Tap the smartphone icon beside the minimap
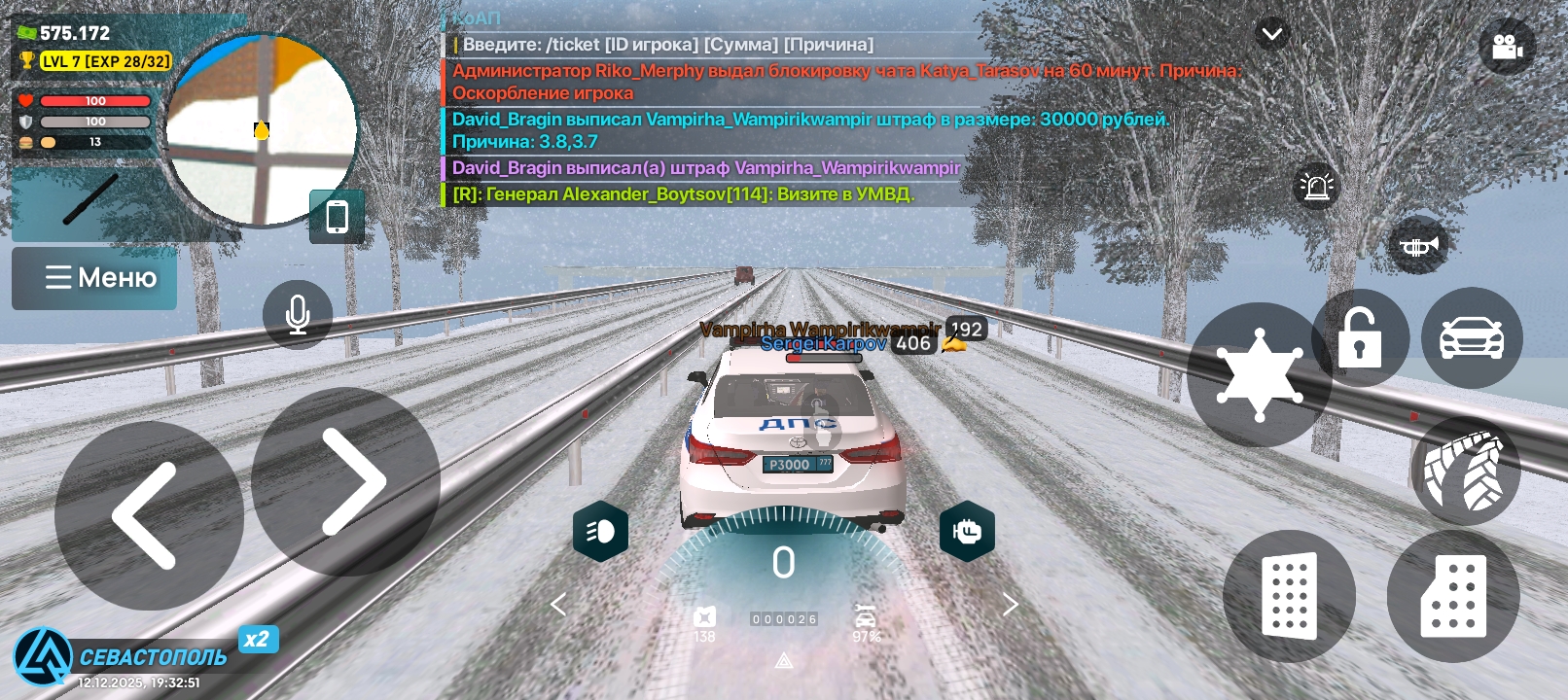The image size is (1568, 700). [337, 217]
